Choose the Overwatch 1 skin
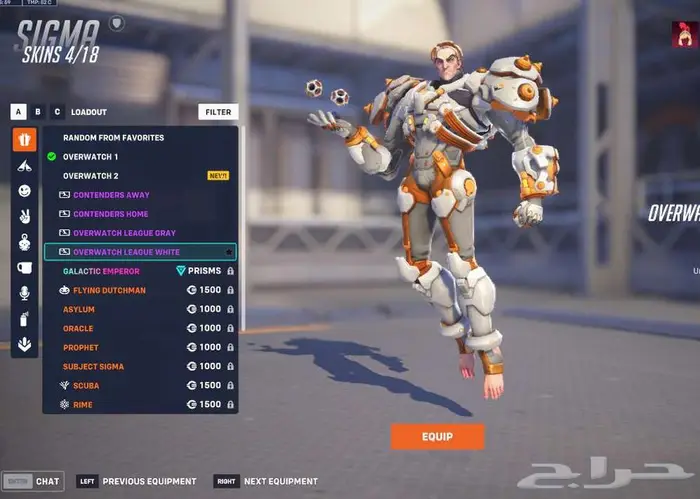The height and width of the screenshot is (499, 700). (90, 157)
